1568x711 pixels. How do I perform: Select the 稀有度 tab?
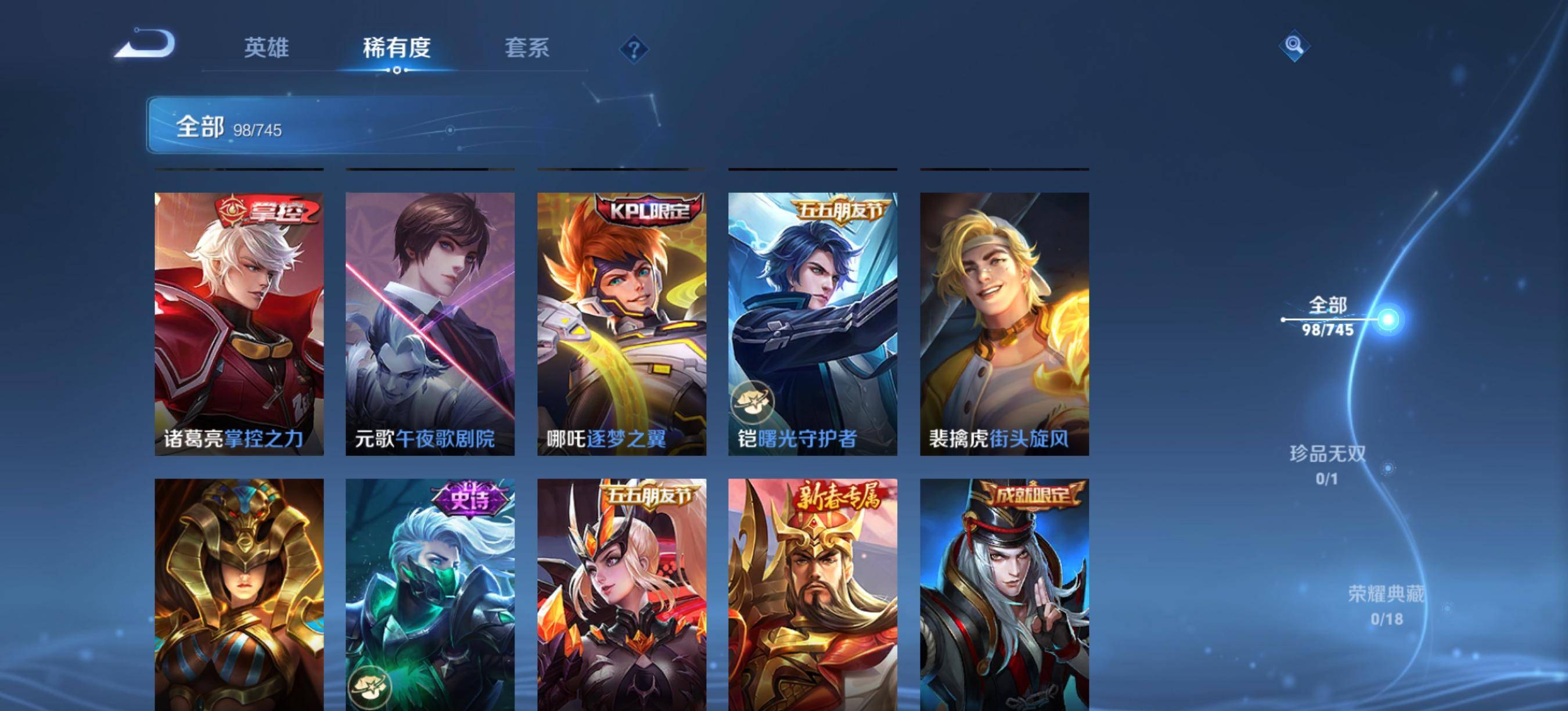(397, 48)
